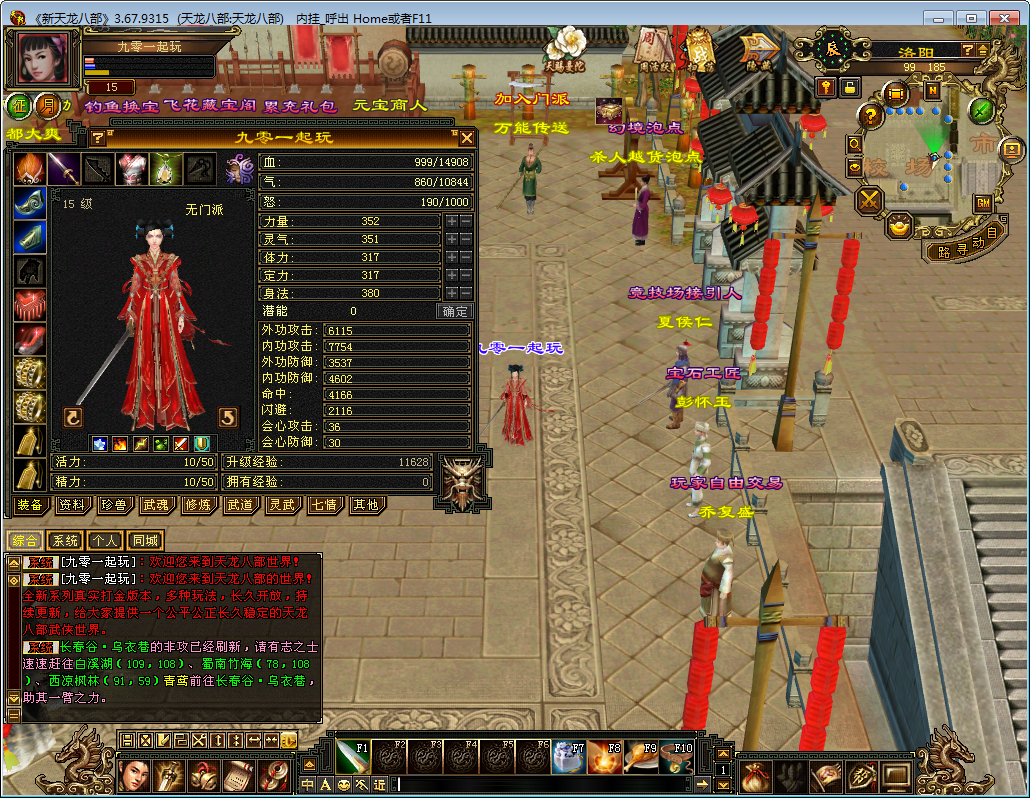Open the 元宝商人 shop link
This screenshot has height=798, width=1030.
coord(390,105)
